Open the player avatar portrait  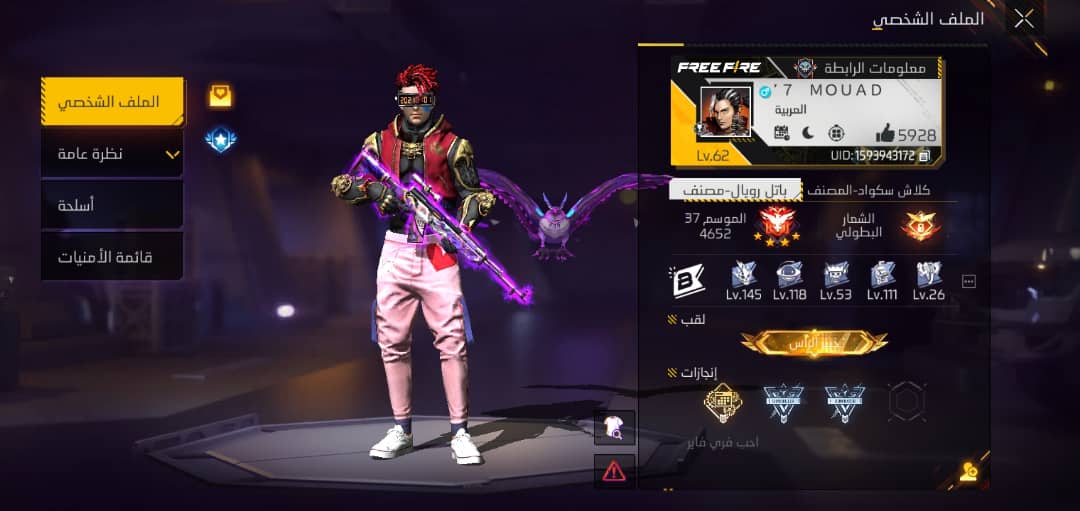click(x=725, y=112)
